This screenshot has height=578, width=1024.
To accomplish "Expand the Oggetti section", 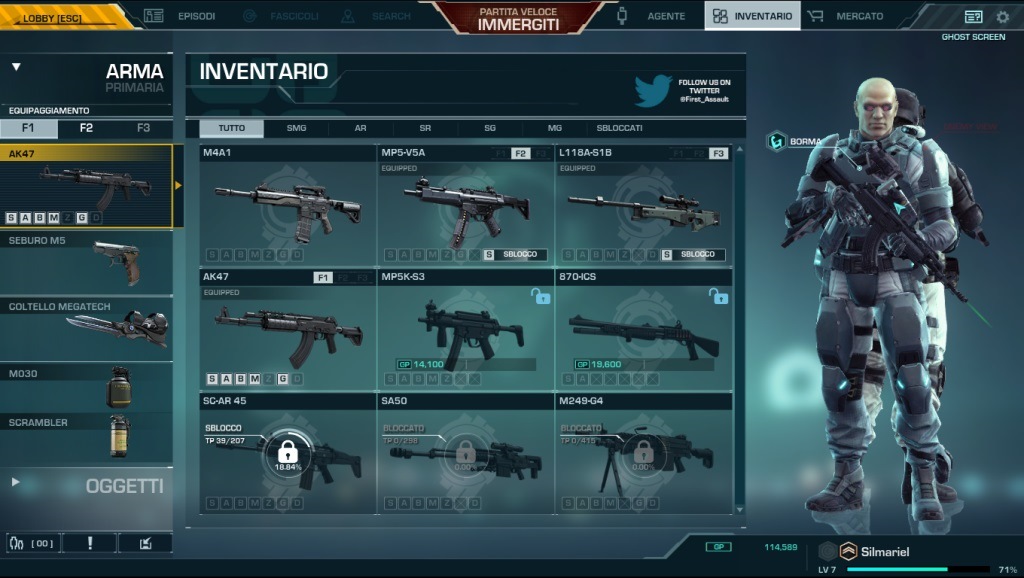I will coord(86,485).
